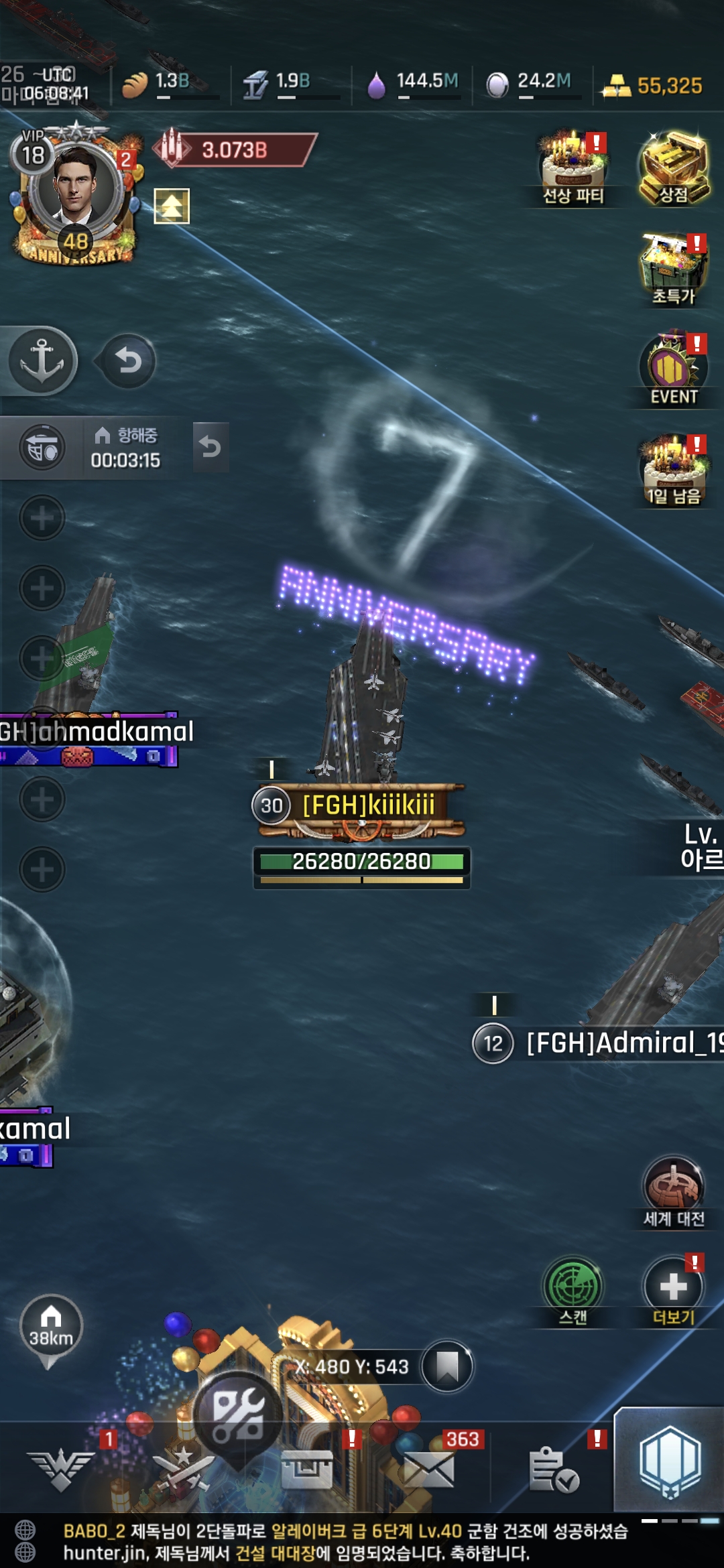Image resolution: width=724 pixels, height=1568 pixels.
Task: Activate the 스캔 radar scan
Action: point(573,1289)
